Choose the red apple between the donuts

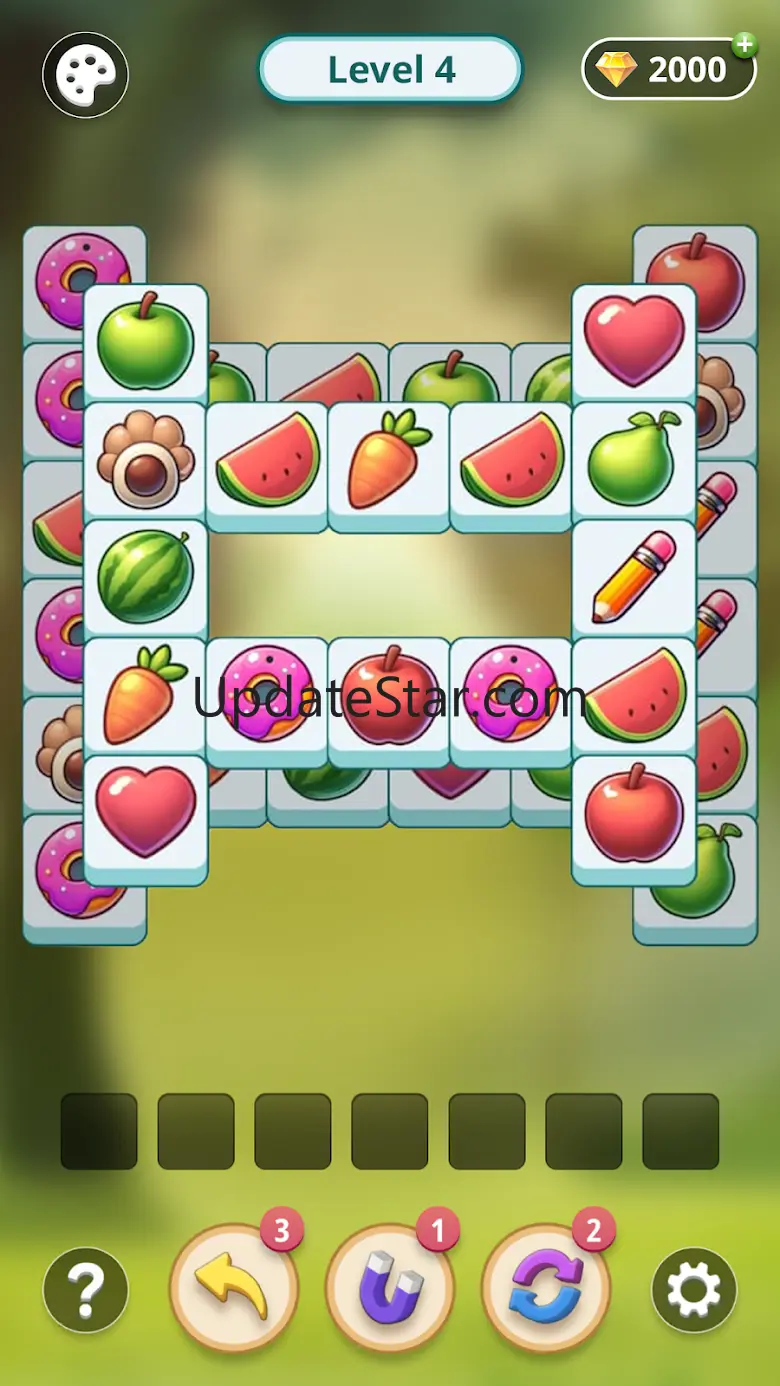click(389, 696)
